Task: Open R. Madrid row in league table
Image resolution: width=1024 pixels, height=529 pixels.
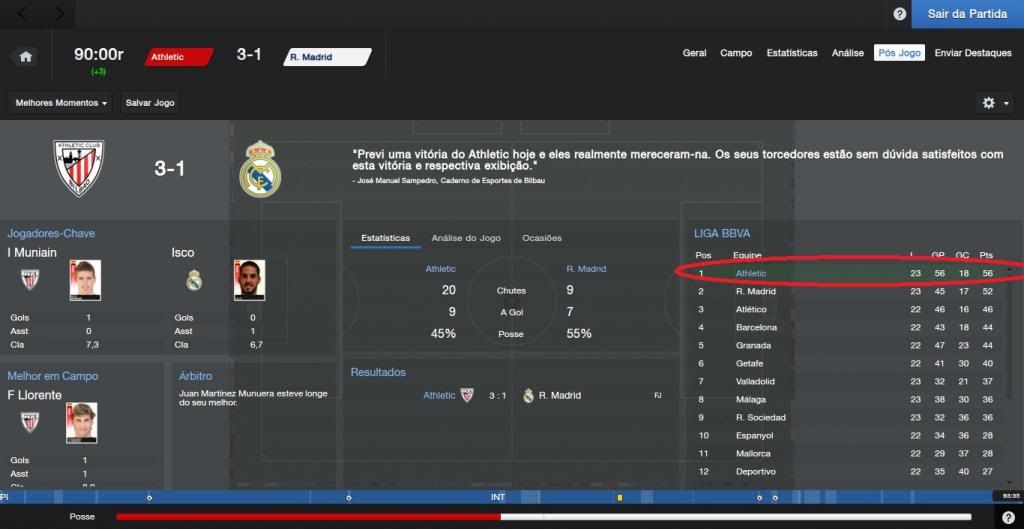Action: coord(756,291)
